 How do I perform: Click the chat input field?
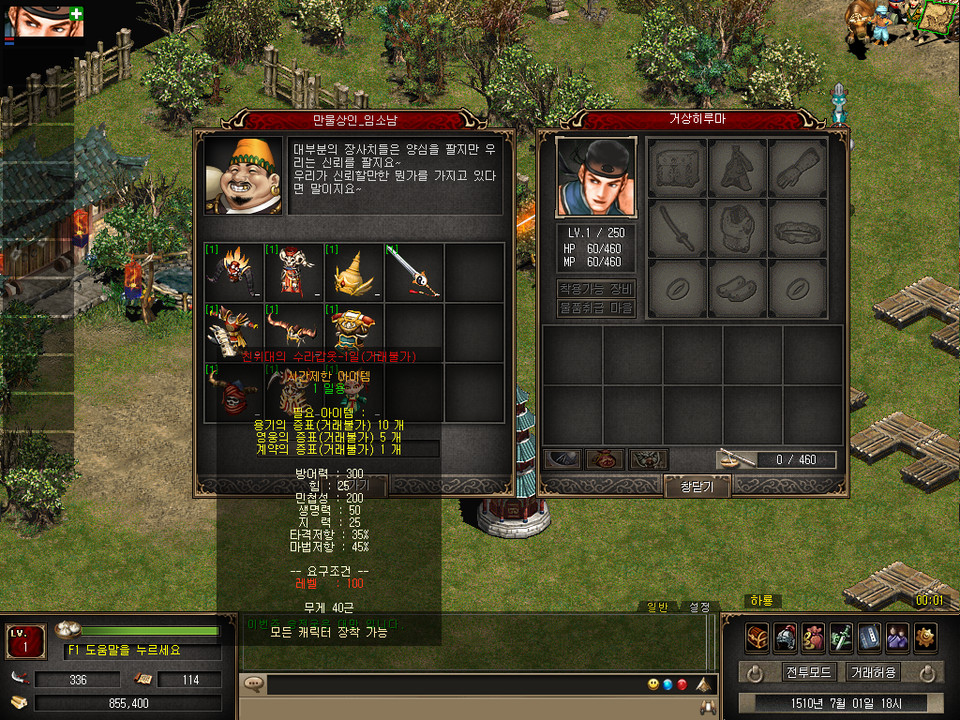click(450, 685)
